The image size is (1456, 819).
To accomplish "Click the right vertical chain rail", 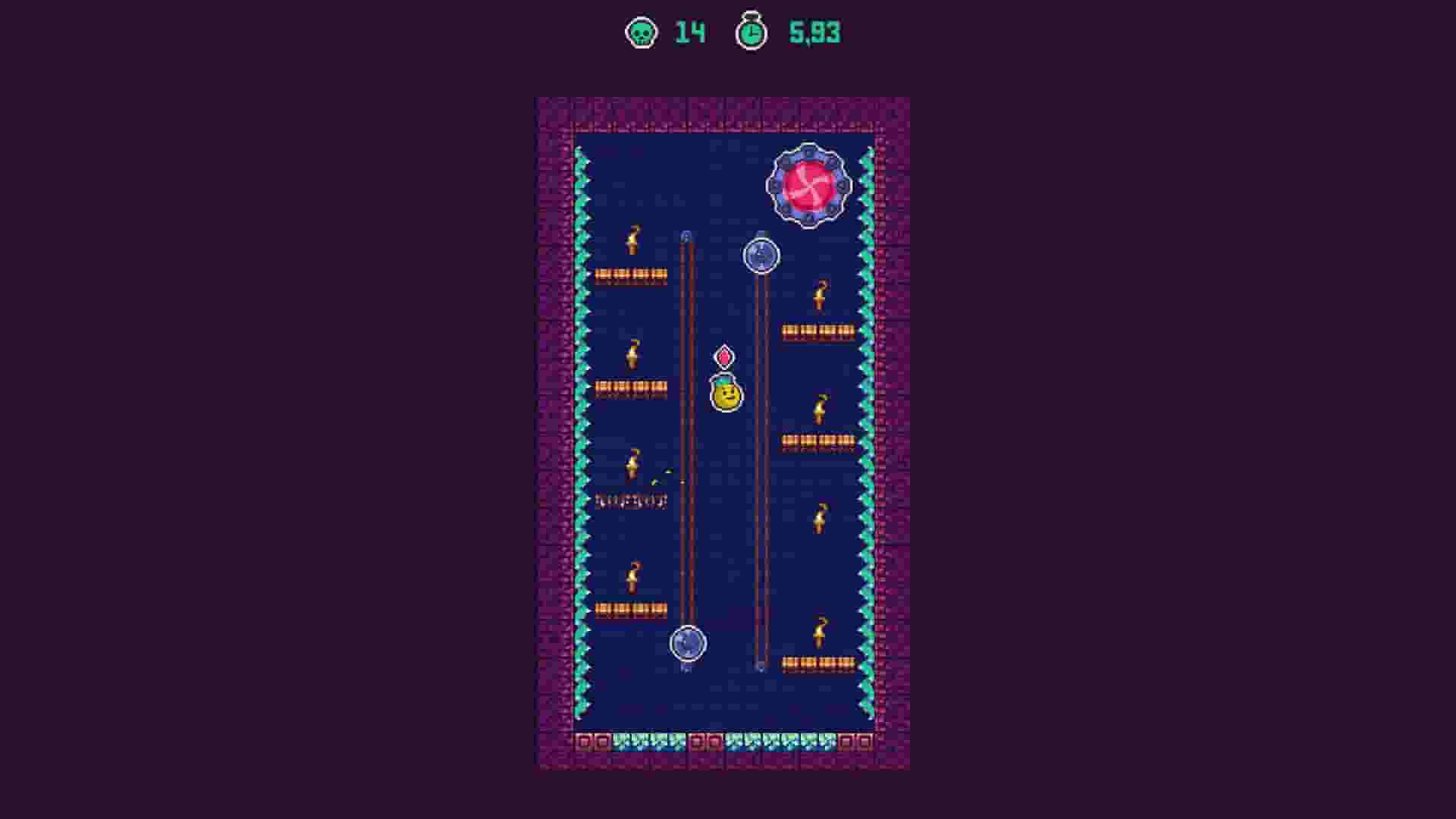I will click(x=760, y=455).
